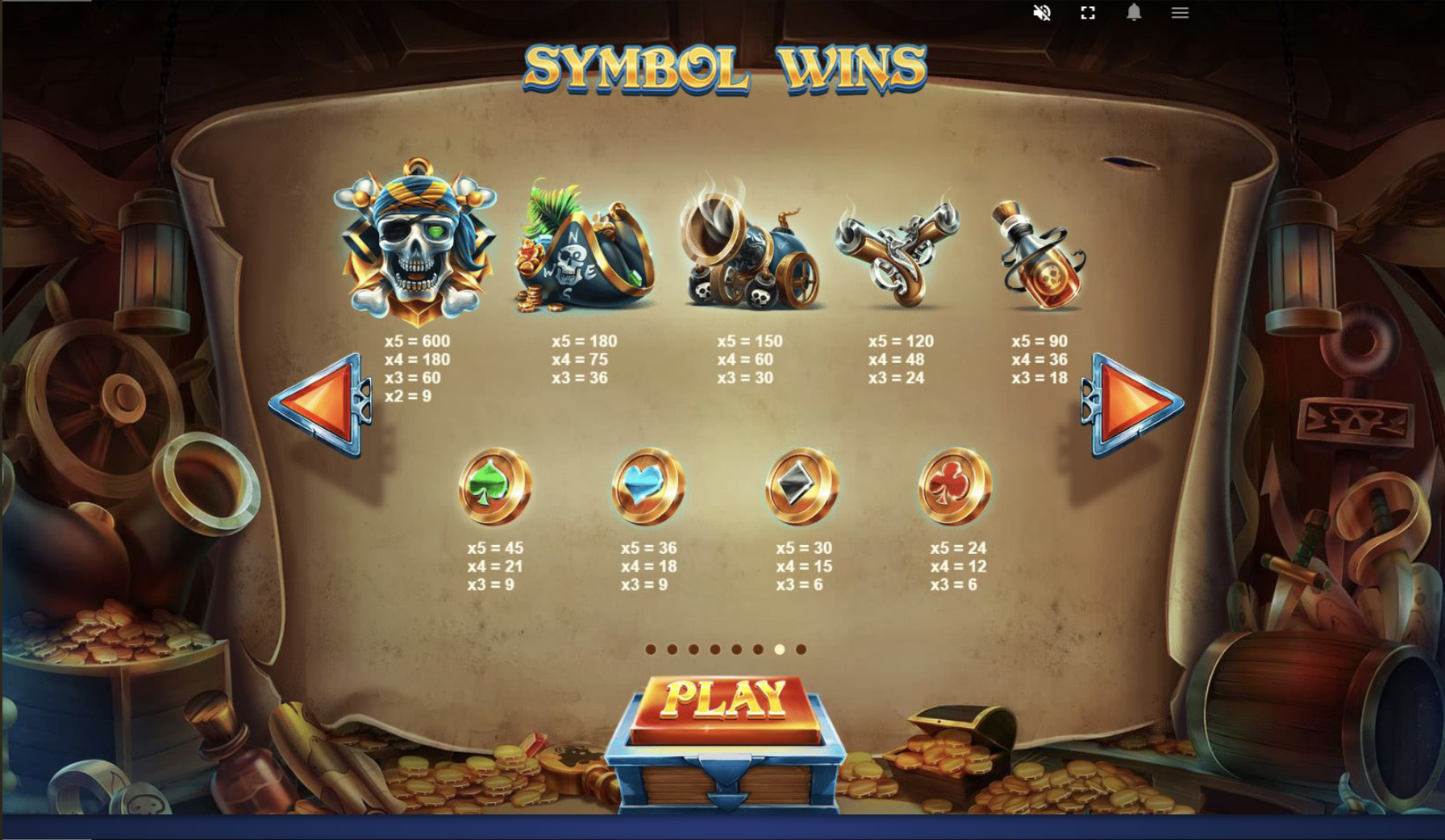Open the hamburger menu

pos(1180,12)
